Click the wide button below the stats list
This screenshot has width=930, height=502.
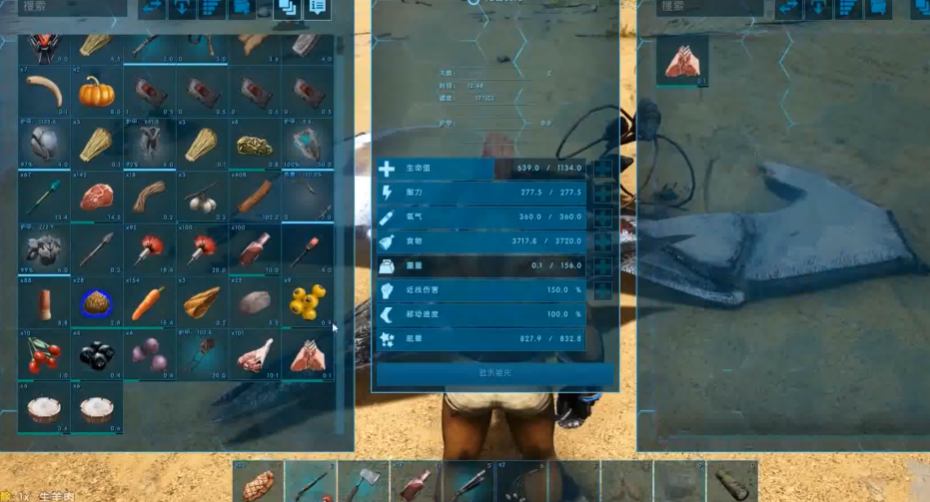pos(495,374)
